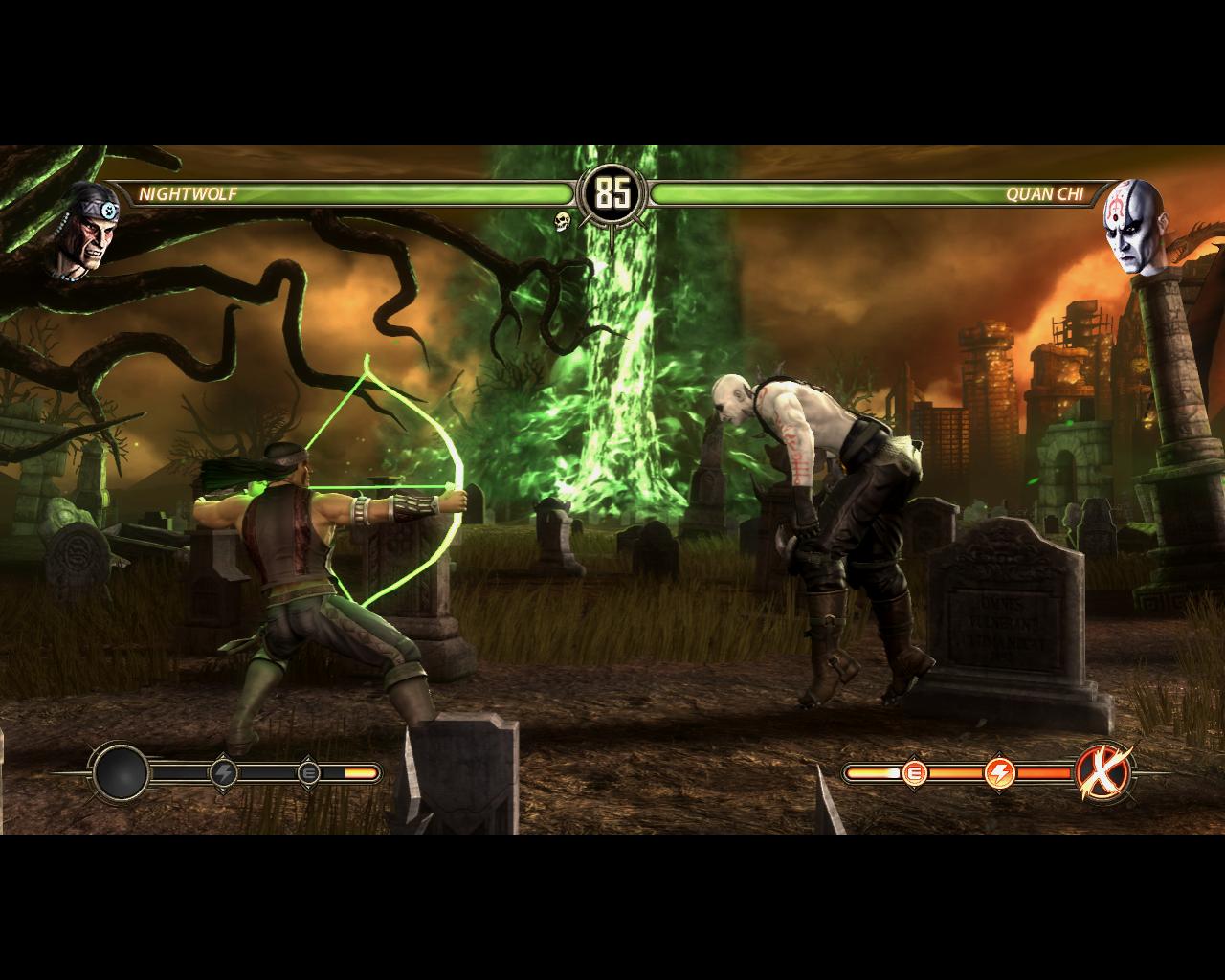This screenshot has height=980, width=1225.
Task: Click the E emblem on Nightwolf's meter
Action: [x=309, y=772]
